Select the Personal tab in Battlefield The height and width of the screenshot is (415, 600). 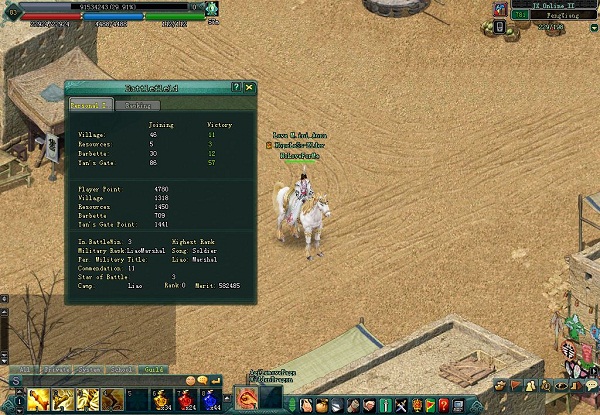point(88,104)
